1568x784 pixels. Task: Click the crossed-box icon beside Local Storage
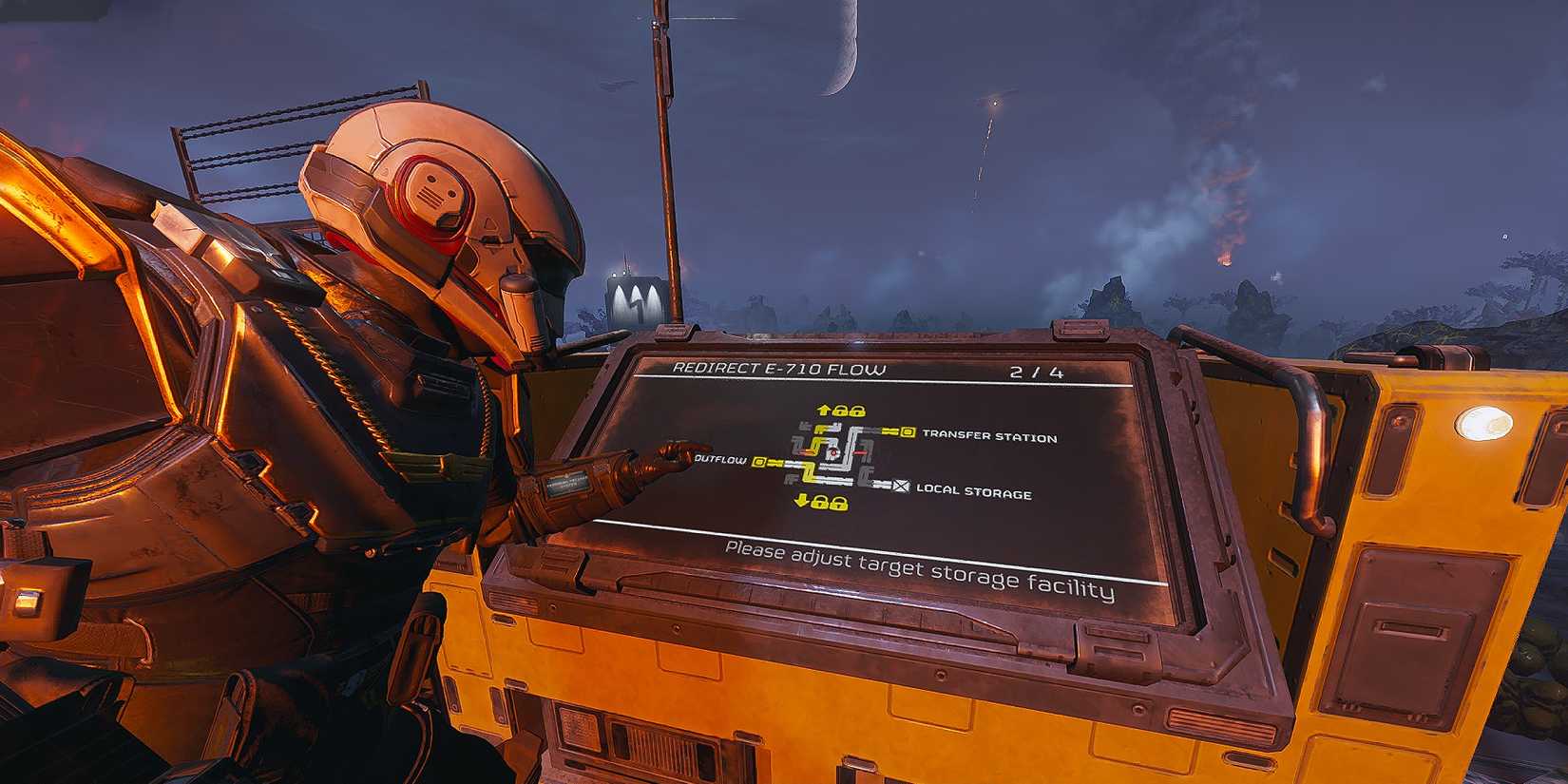coord(901,488)
